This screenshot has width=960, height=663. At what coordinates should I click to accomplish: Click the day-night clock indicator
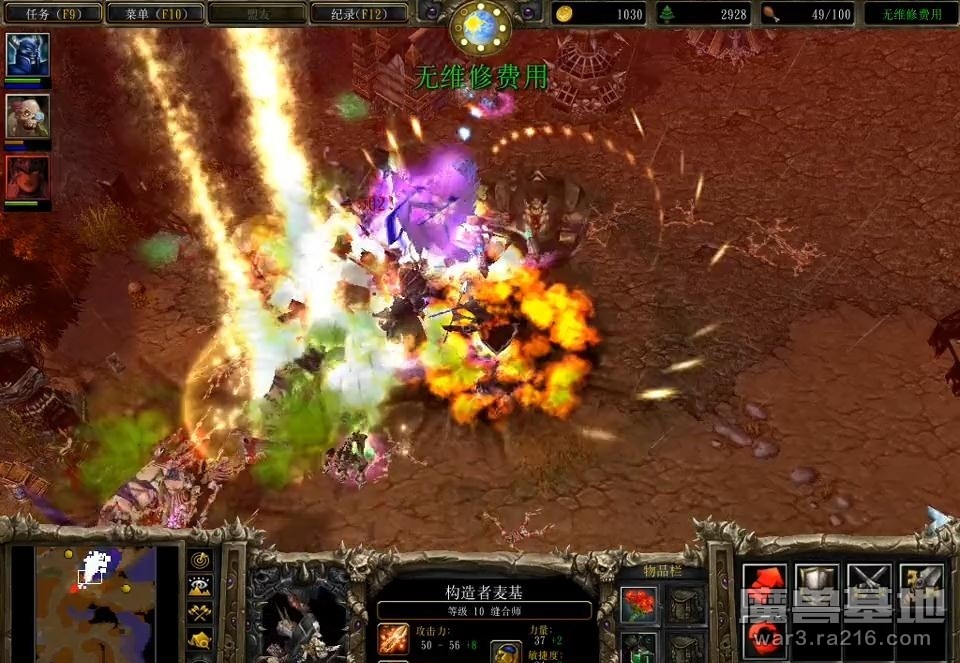(481, 27)
